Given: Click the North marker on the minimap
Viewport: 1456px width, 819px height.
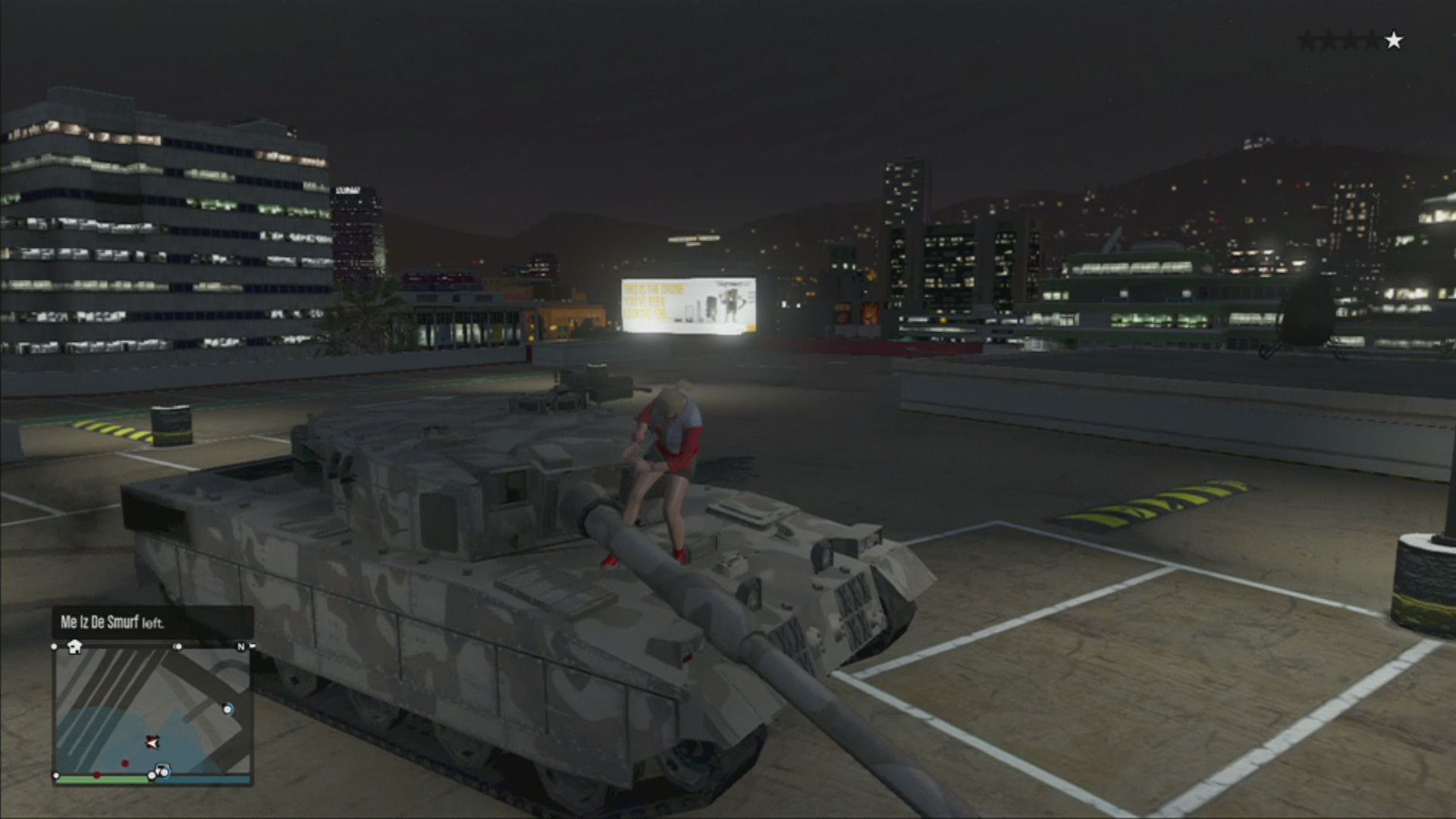Looking at the screenshot, I should (x=242, y=647).
